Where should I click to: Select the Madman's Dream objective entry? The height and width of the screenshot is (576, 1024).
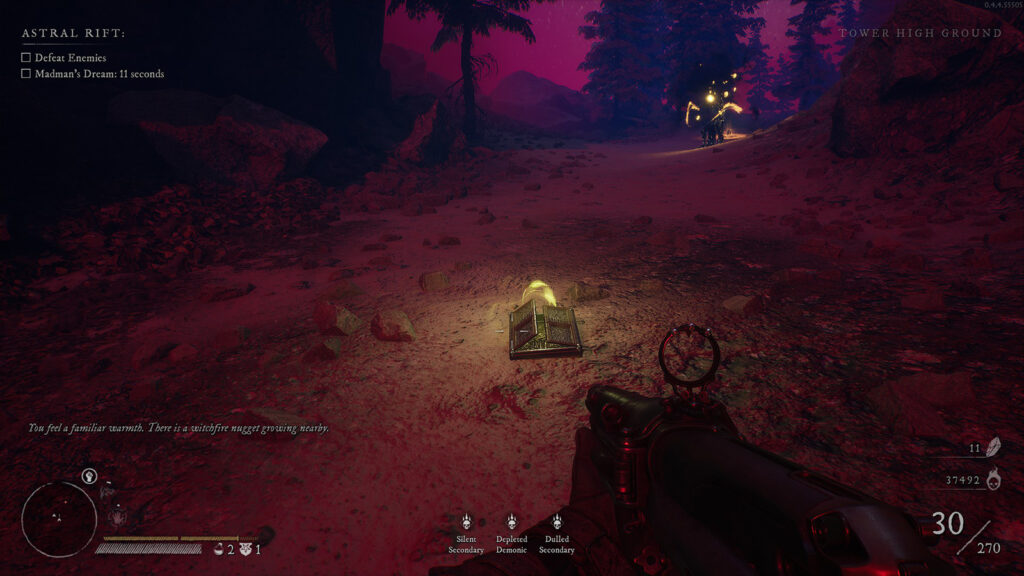(99, 74)
